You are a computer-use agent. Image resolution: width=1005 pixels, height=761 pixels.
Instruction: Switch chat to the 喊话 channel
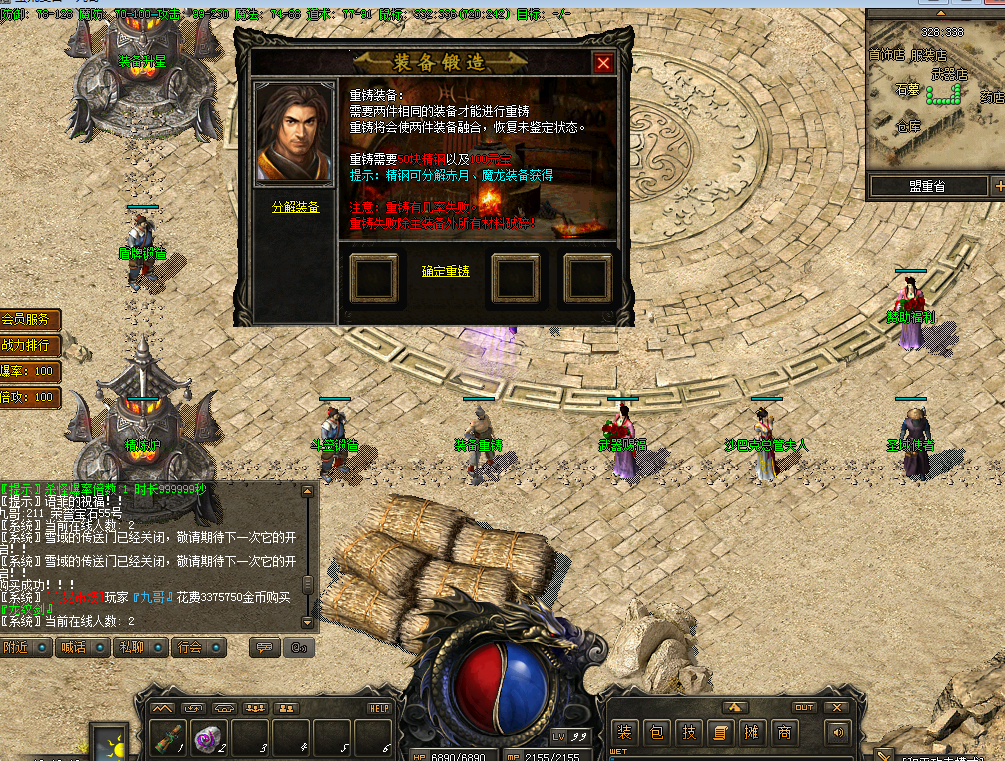[x=84, y=647]
